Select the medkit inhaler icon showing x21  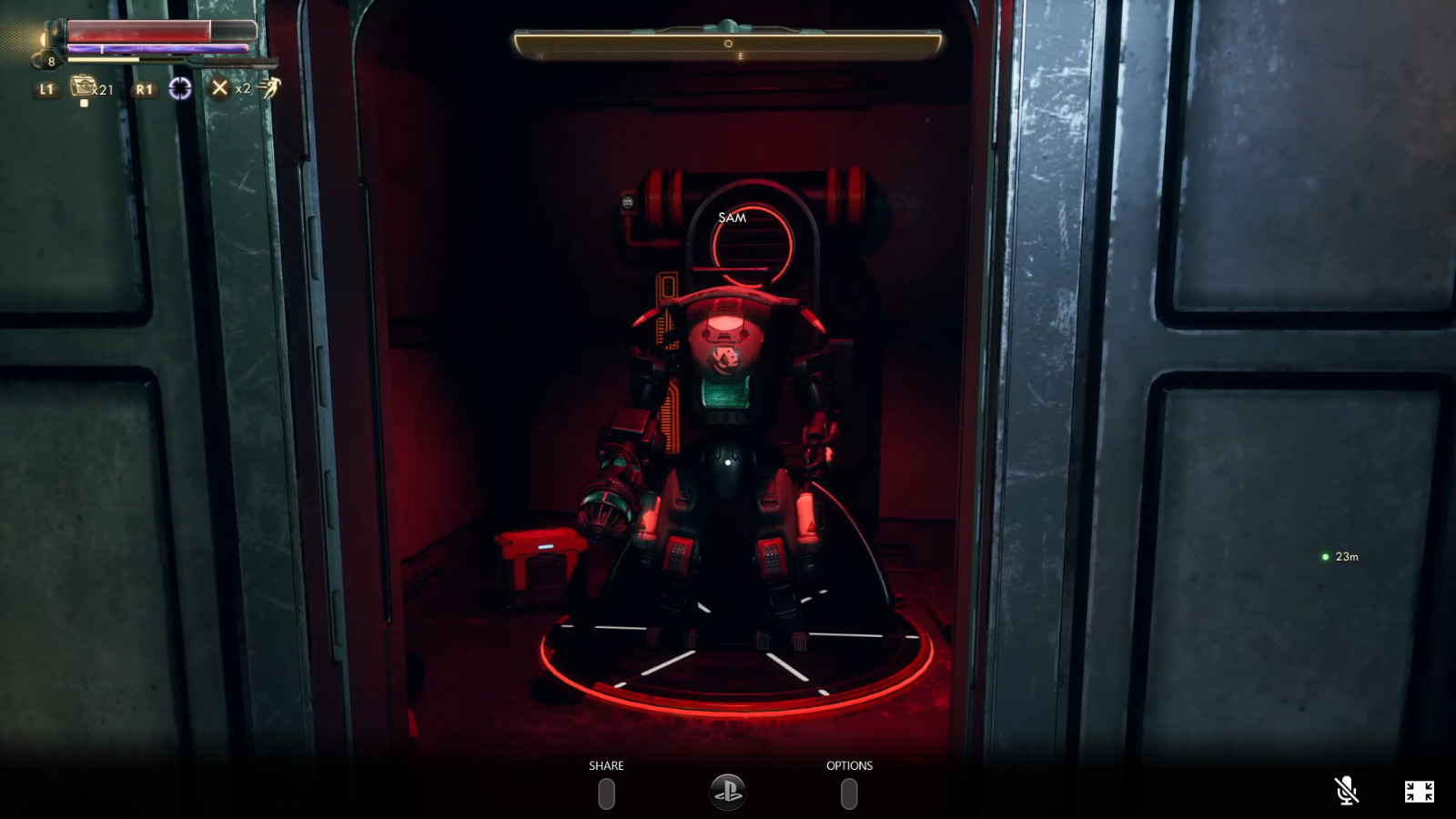click(83, 87)
